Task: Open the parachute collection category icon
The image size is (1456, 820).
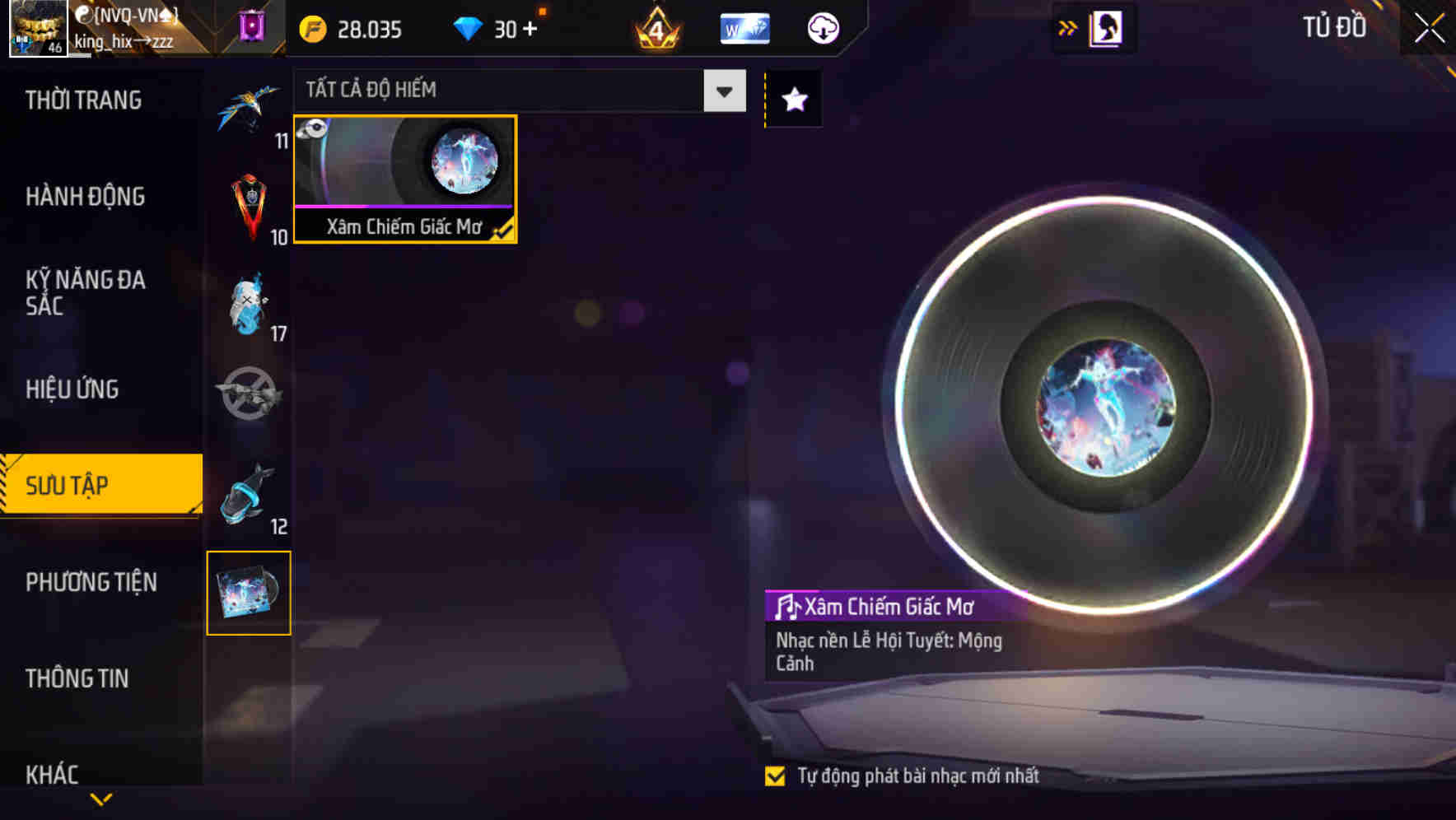Action: coord(250,103)
